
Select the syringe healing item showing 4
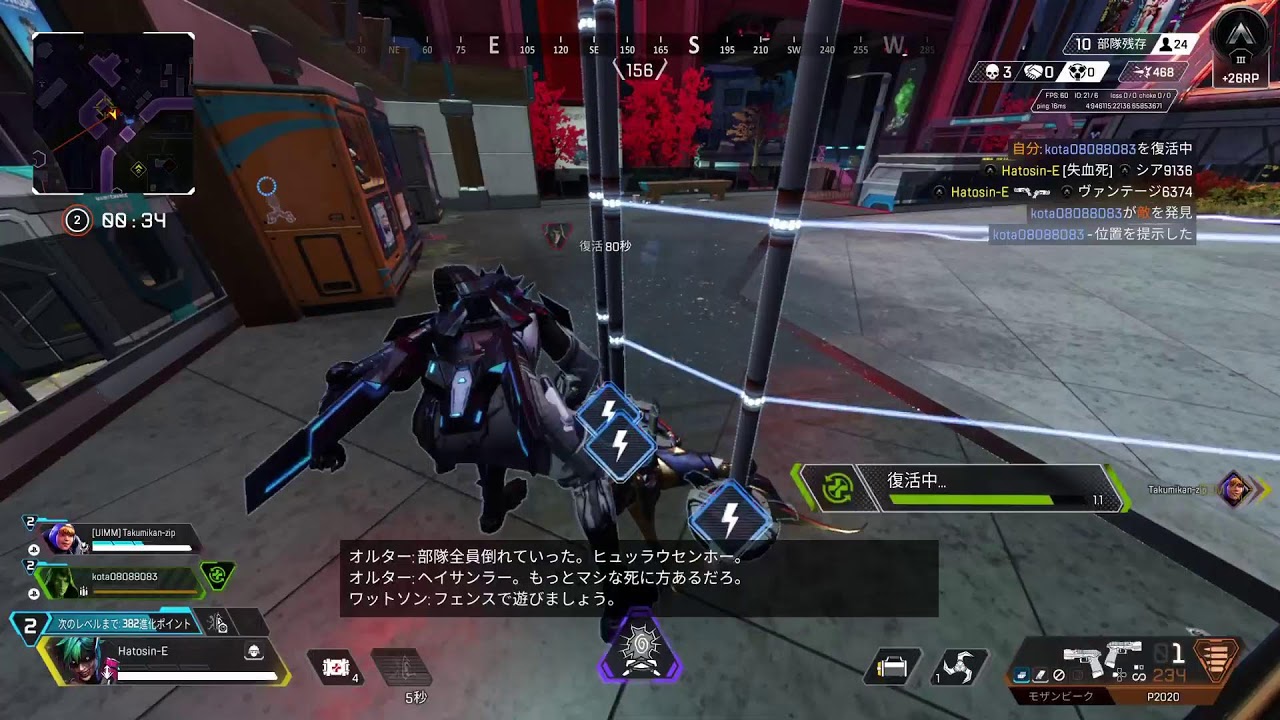coord(334,667)
